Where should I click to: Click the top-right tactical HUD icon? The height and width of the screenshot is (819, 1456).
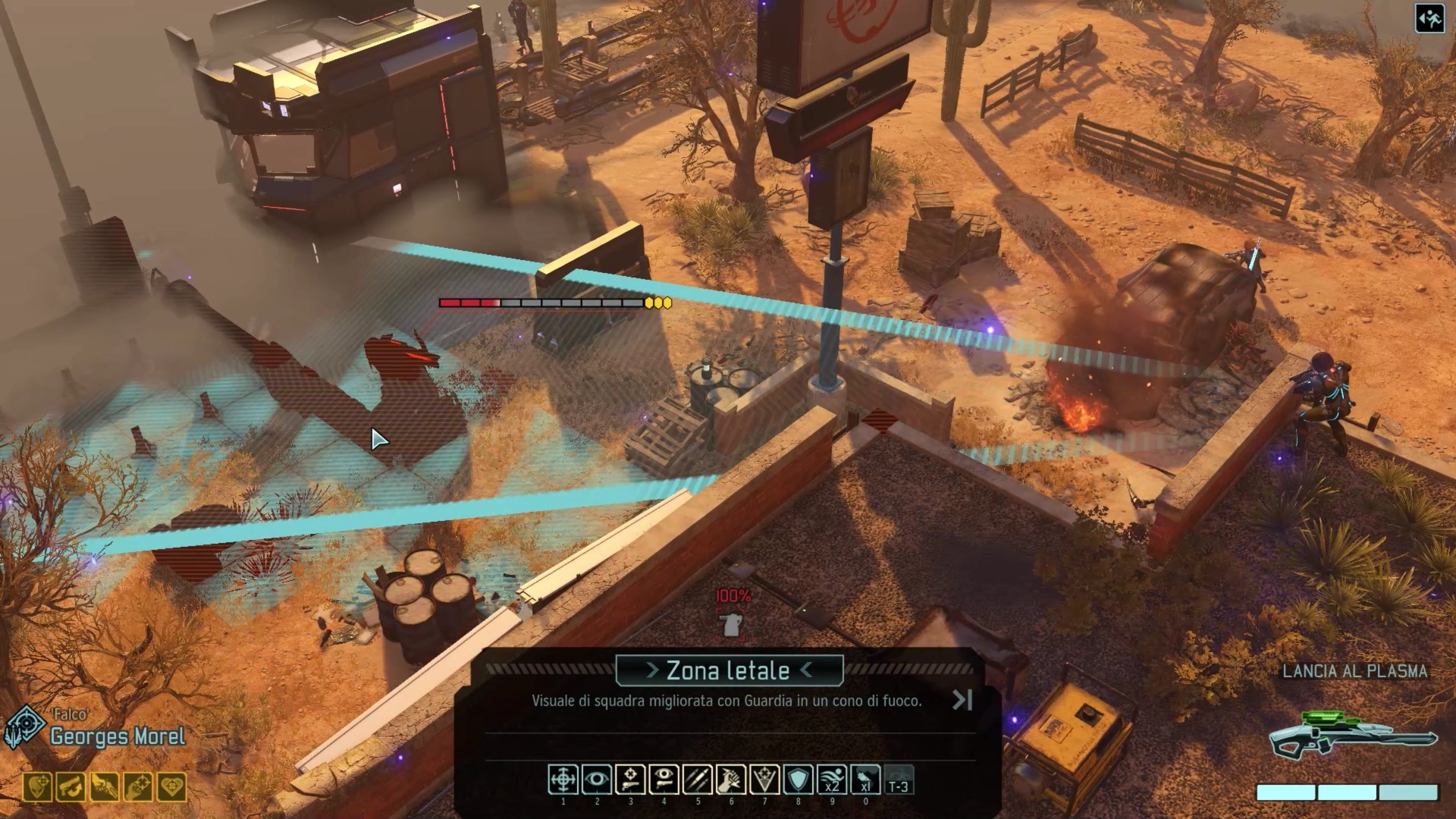(1429, 19)
